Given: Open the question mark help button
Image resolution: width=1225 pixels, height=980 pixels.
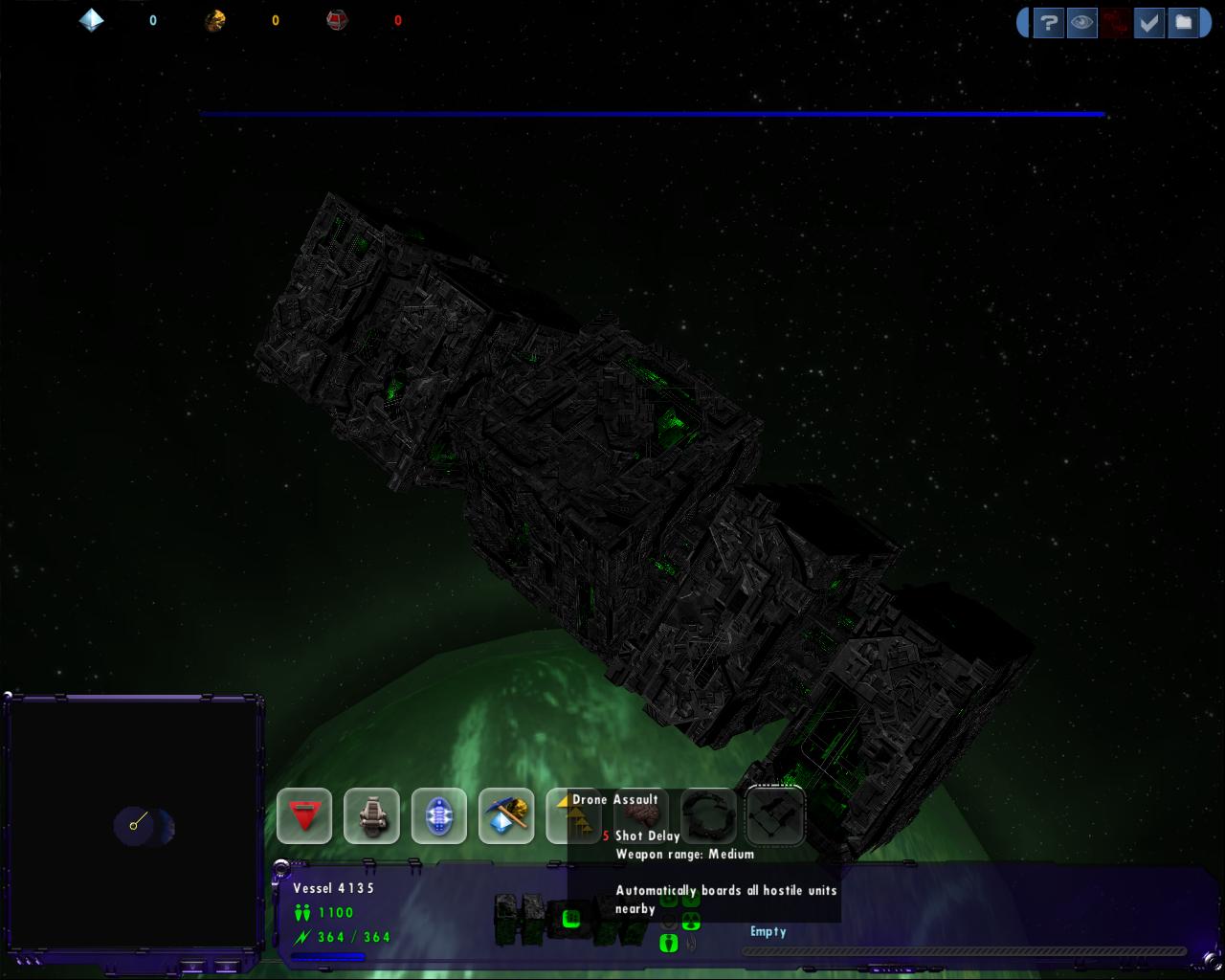Looking at the screenshot, I should coord(1049,22).
